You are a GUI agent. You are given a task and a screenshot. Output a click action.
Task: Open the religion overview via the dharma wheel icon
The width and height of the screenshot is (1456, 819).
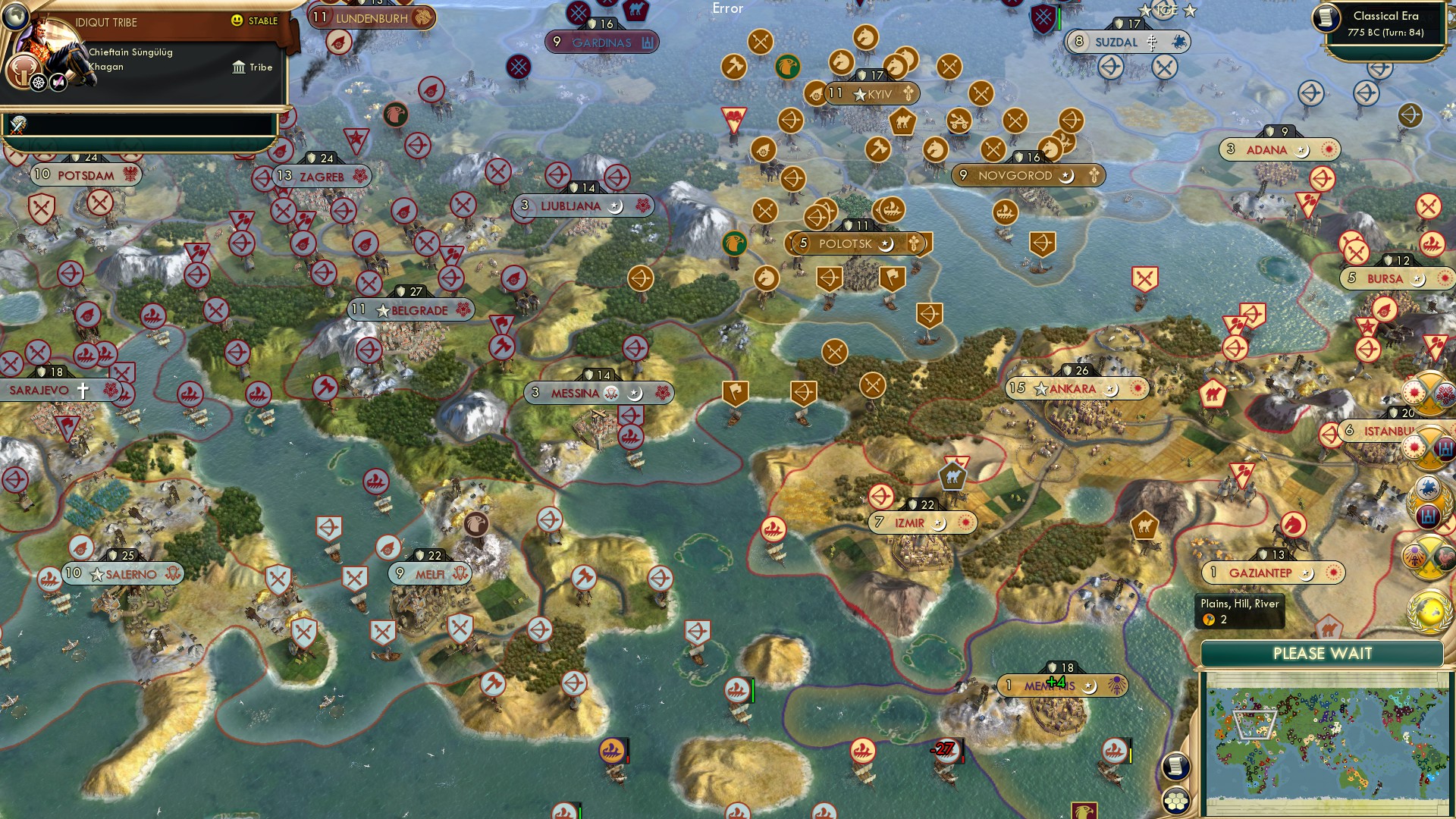38,83
